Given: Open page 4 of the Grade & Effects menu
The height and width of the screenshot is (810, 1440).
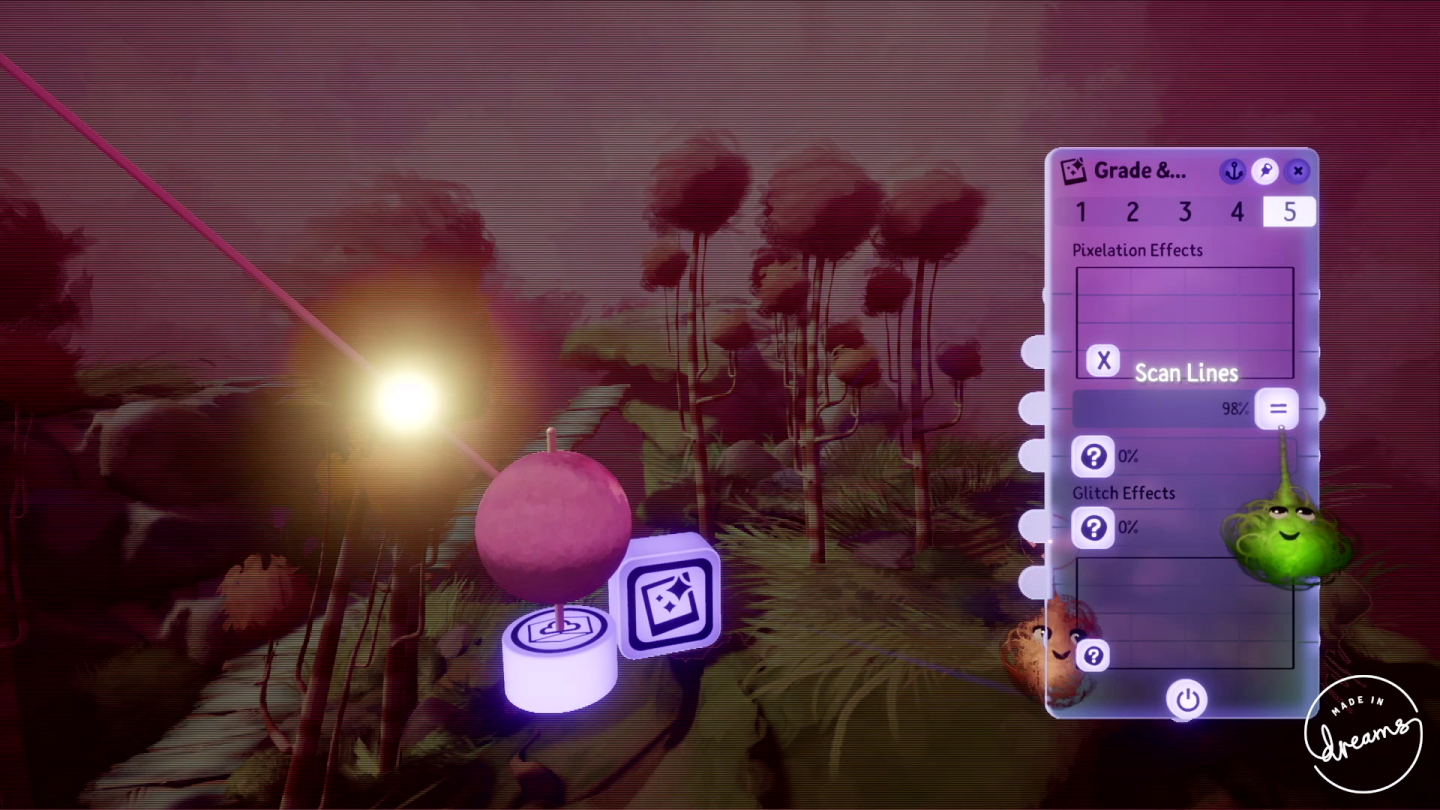Looking at the screenshot, I should click(1237, 212).
